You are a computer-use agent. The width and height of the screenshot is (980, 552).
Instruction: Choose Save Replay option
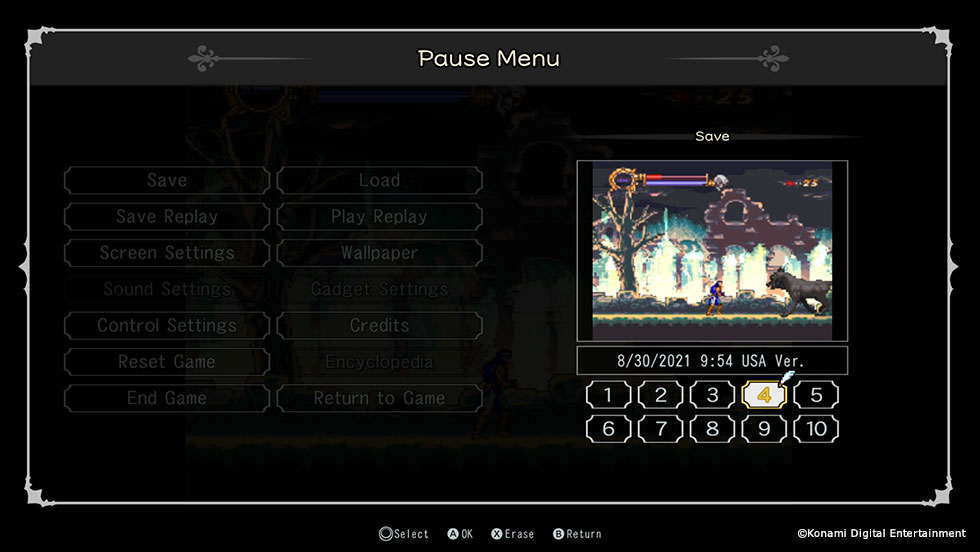167,217
